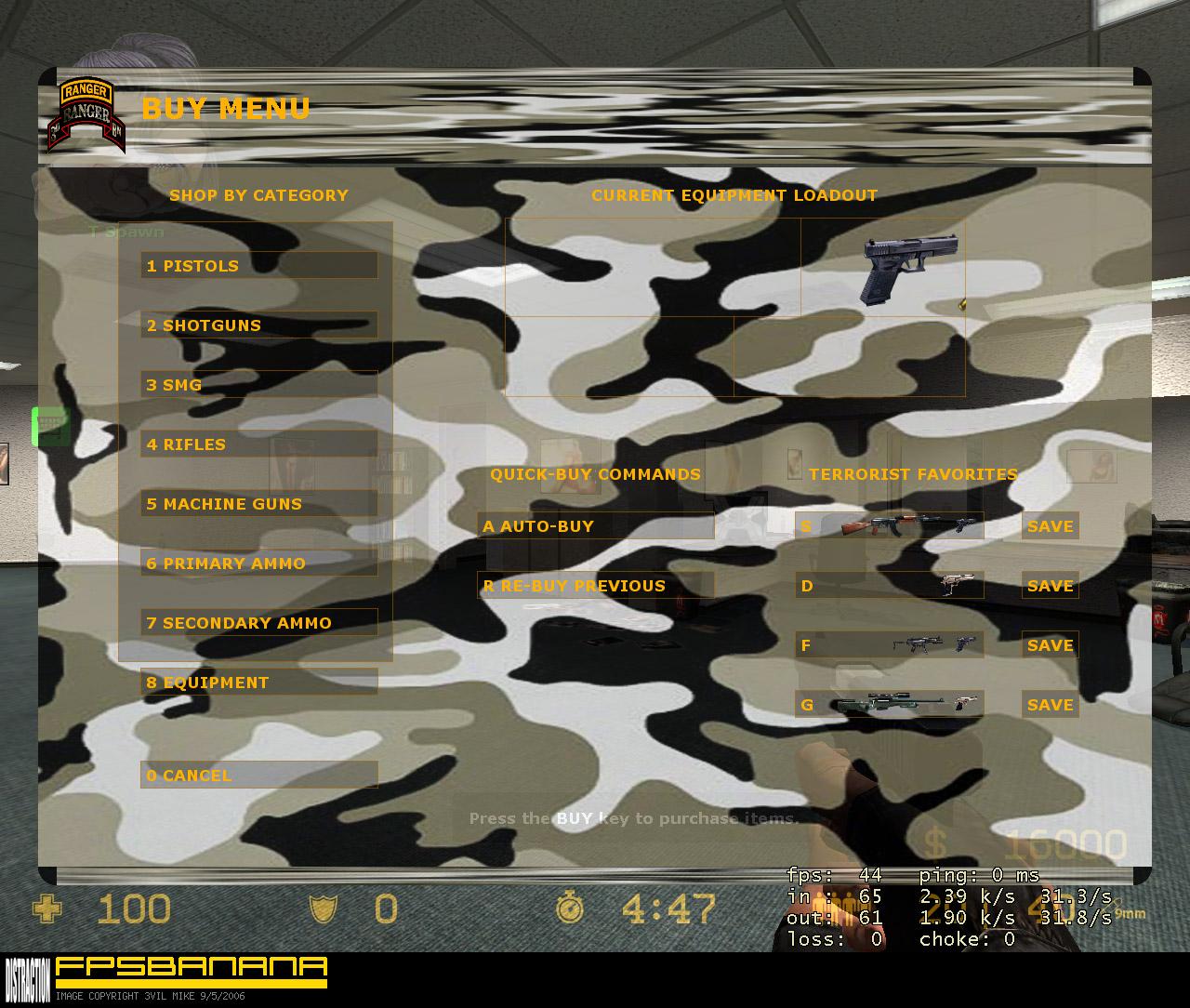This screenshot has height=1008, width=1190.
Task: Save the loadout for favorite slot S
Action: [1049, 525]
